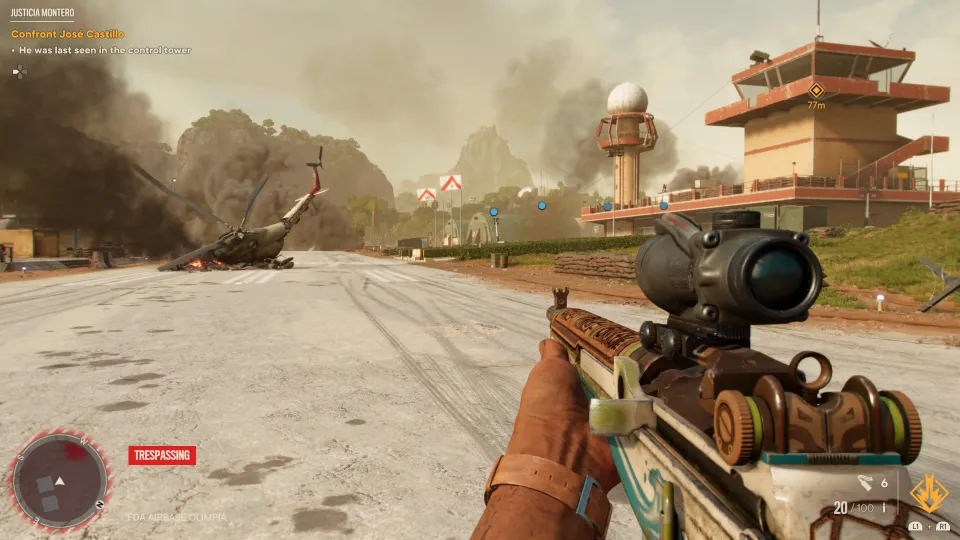Select the orange diamond objective marker

pos(816,90)
